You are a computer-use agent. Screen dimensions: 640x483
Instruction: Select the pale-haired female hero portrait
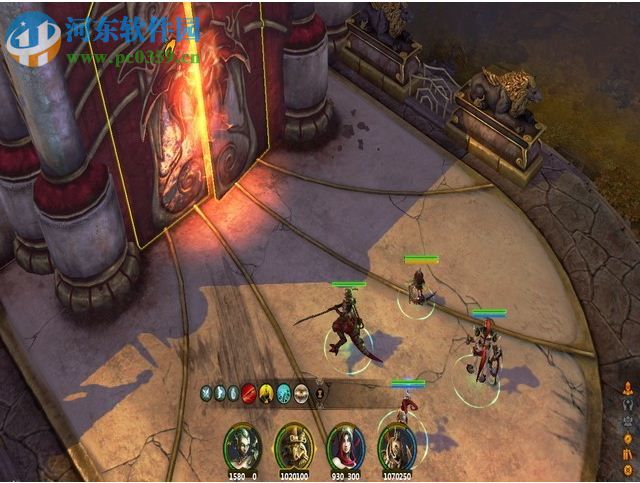point(241,446)
